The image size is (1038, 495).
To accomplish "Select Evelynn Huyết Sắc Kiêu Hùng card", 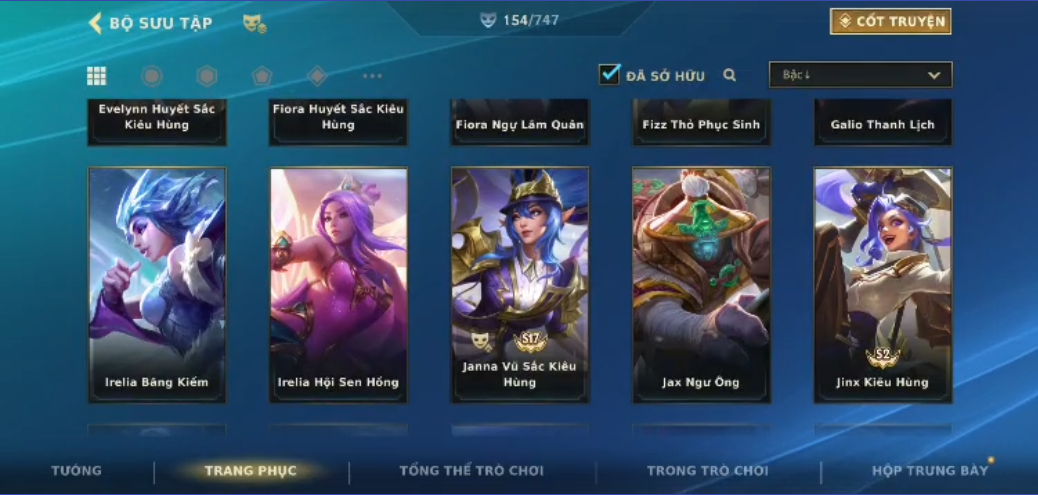I will pyautogui.click(x=157, y=120).
